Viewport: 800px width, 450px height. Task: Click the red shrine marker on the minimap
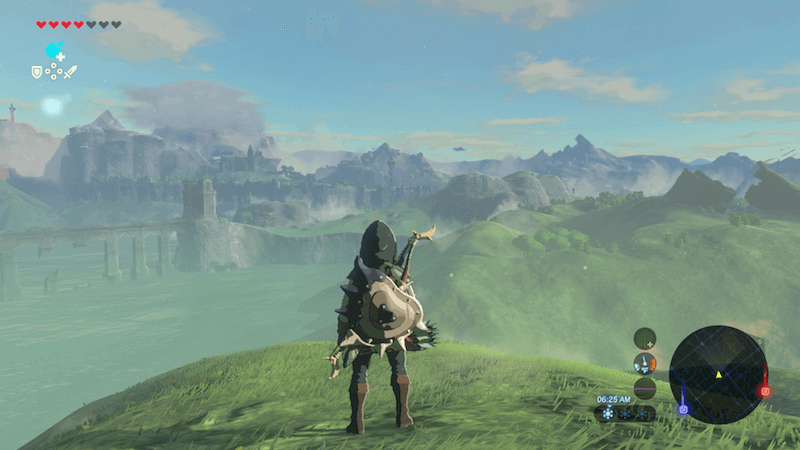tap(765, 391)
